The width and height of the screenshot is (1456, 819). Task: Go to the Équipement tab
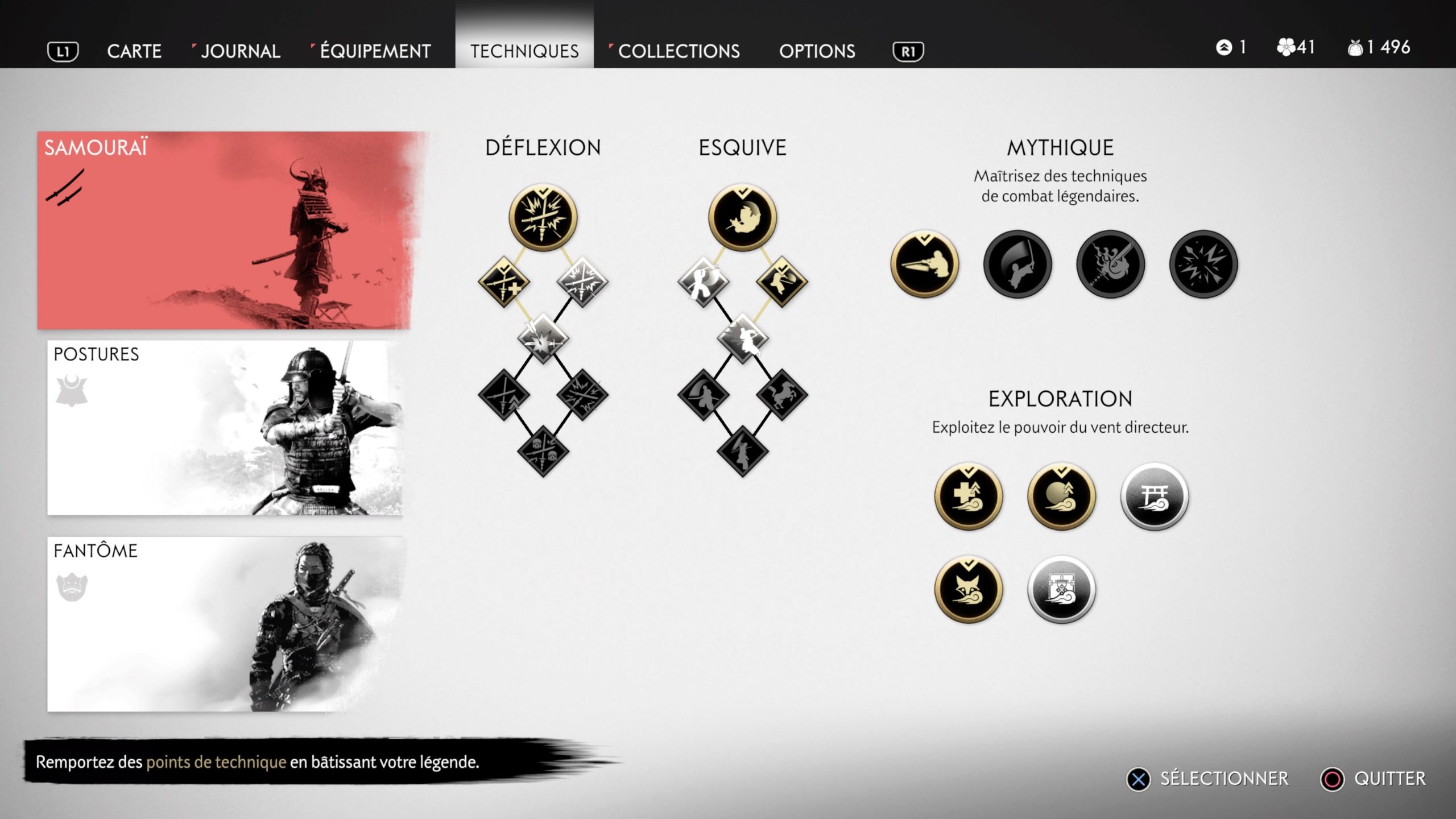(x=375, y=51)
